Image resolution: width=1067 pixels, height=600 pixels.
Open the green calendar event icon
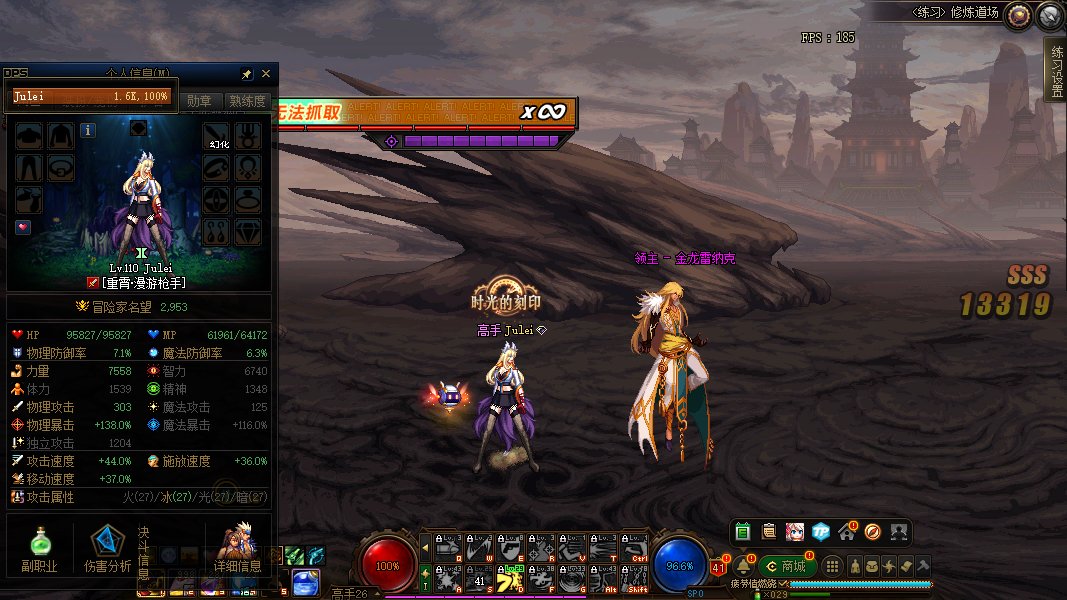(x=743, y=531)
